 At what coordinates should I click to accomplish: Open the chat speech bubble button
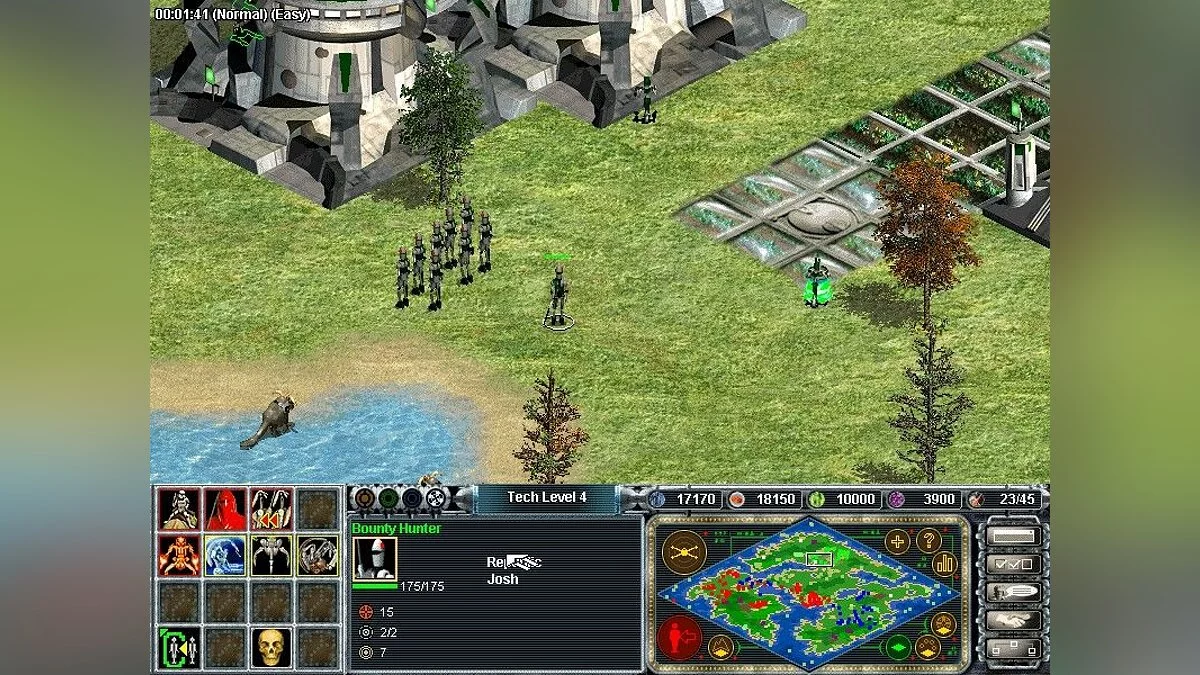(1011, 592)
